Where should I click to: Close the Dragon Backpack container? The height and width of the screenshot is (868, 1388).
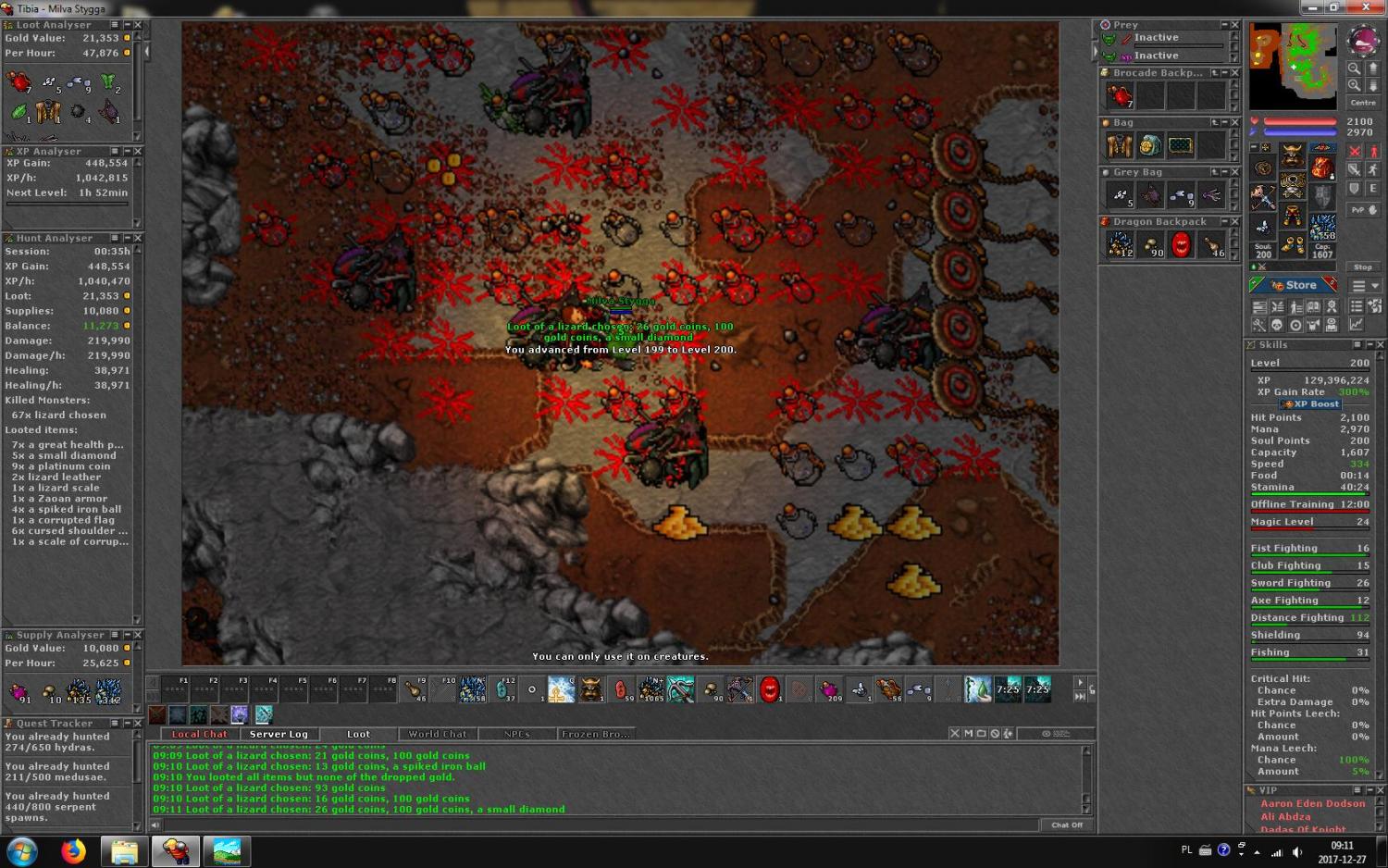pyautogui.click(x=1234, y=222)
